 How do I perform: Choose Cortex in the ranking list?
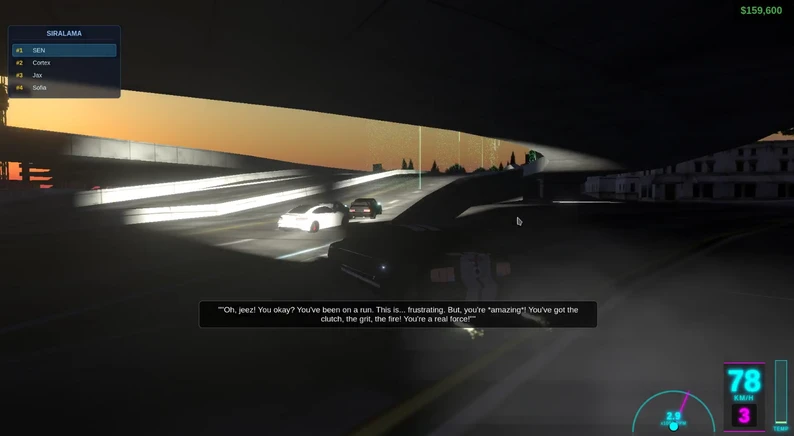pyautogui.click(x=64, y=63)
